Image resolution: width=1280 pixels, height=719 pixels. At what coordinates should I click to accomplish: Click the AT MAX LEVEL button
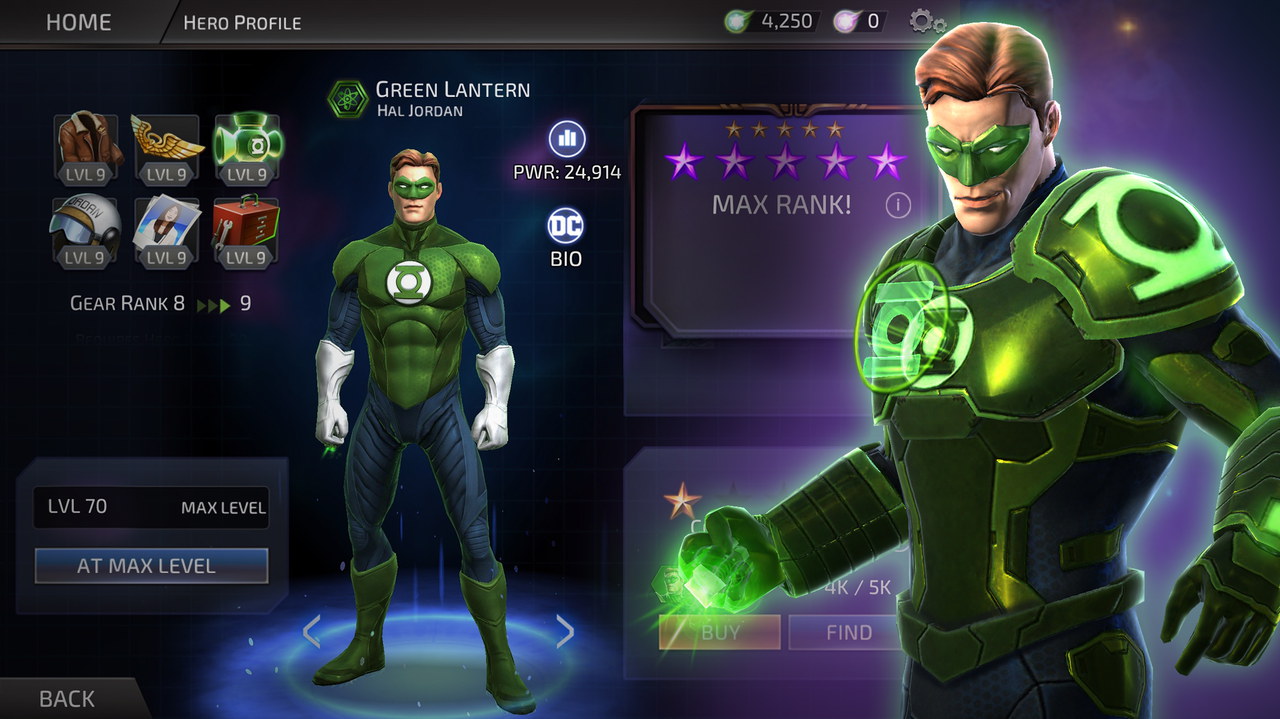(151, 566)
